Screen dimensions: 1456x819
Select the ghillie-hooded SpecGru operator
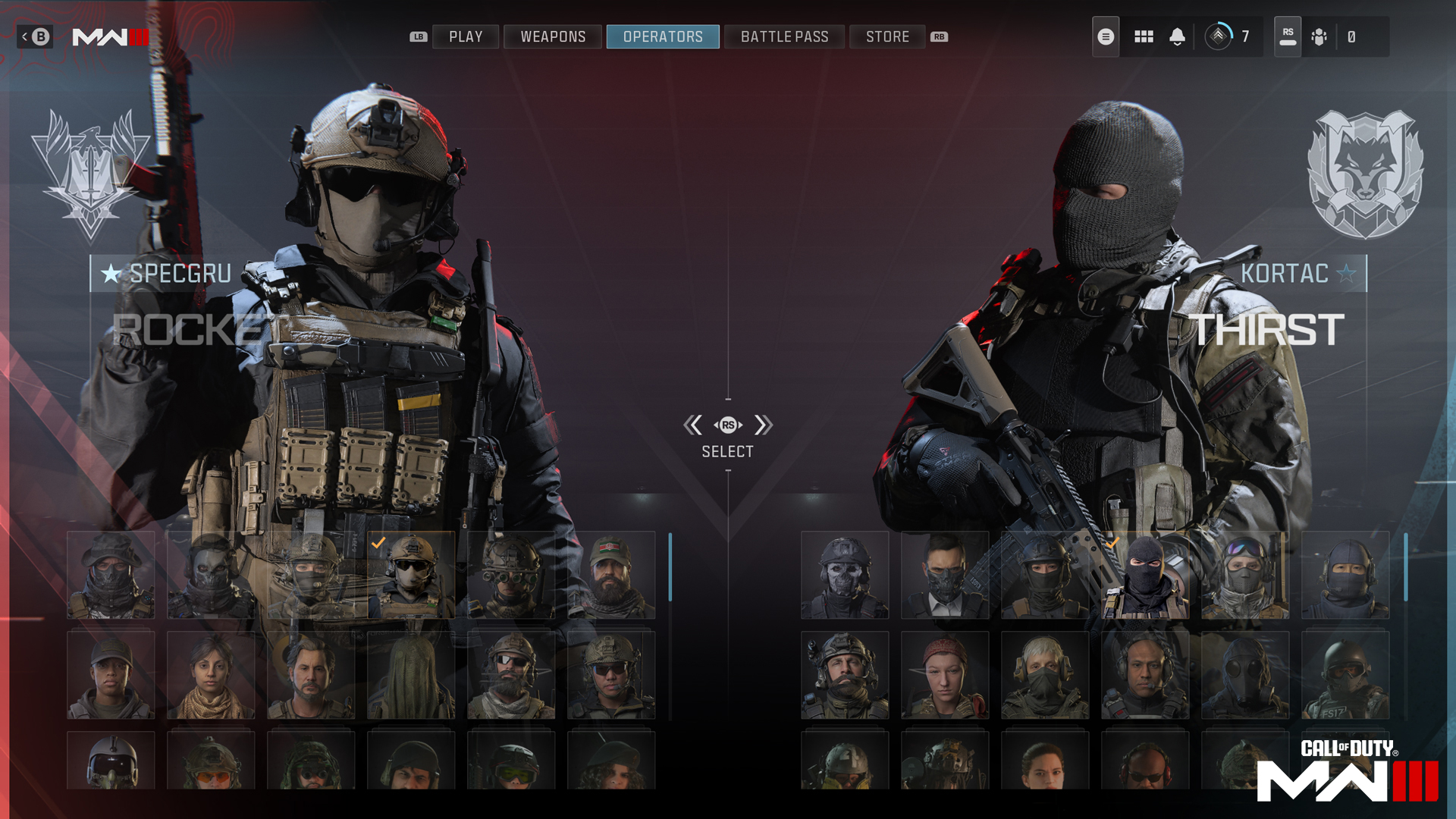click(x=411, y=675)
